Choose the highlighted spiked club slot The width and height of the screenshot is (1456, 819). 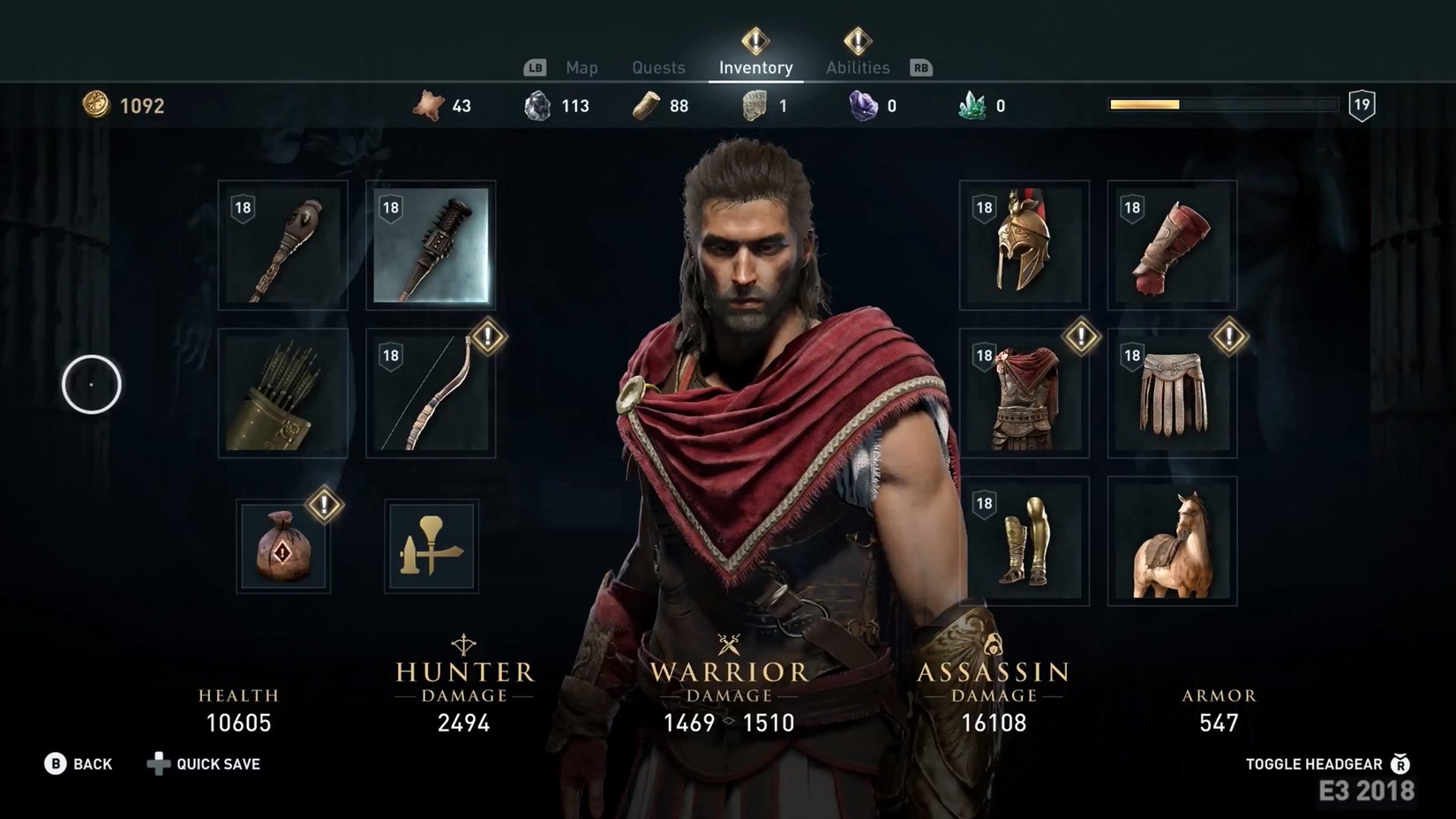coord(431,246)
